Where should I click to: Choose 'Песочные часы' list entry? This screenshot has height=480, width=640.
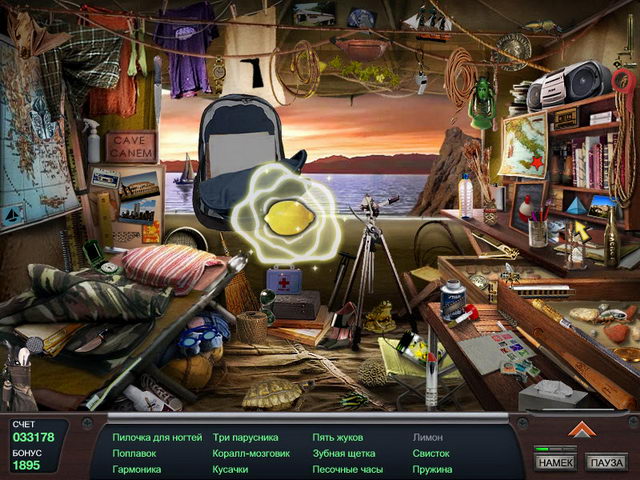pos(347,469)
